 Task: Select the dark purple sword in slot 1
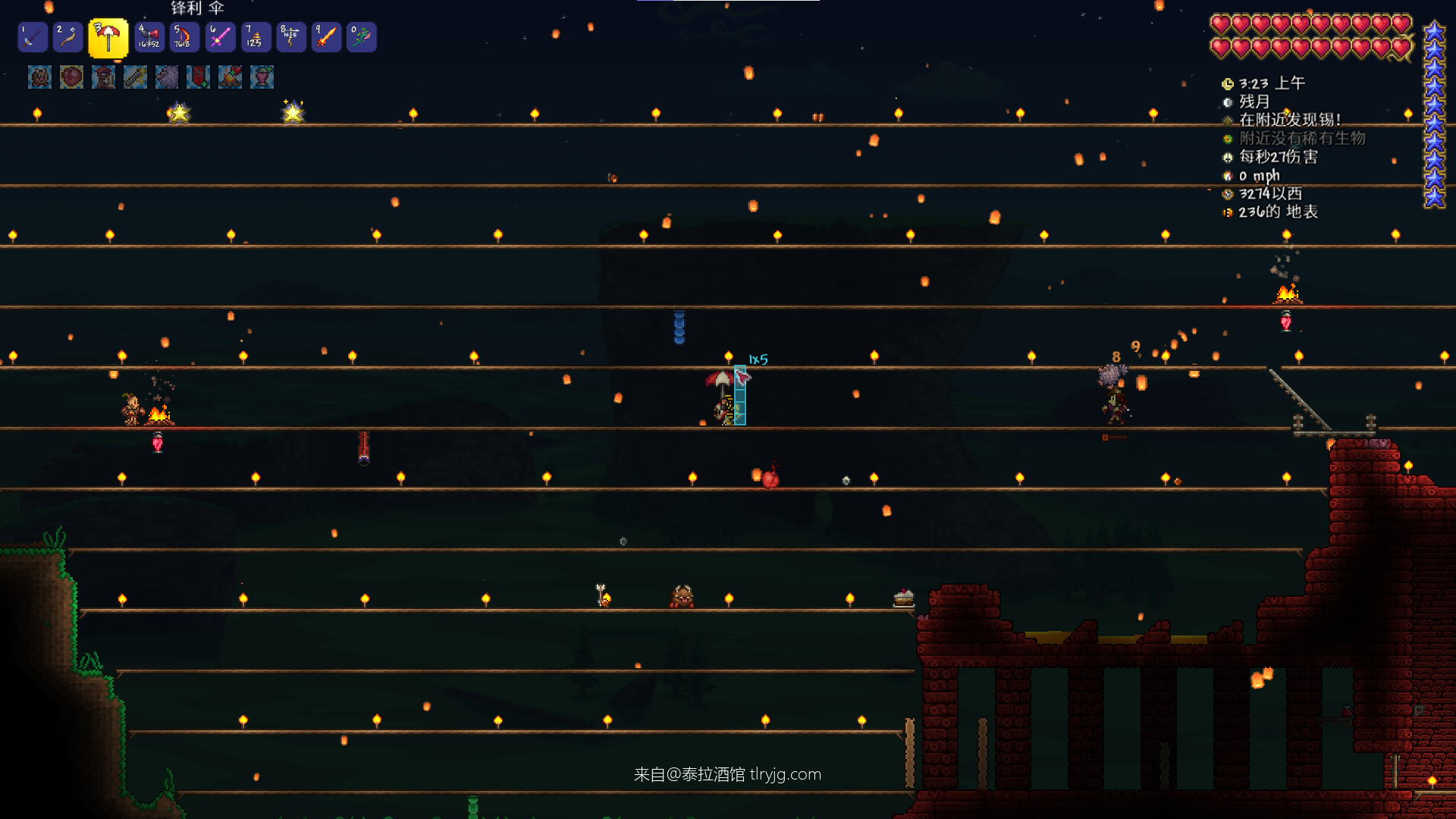pyautogui.click(x=33, y=37)
